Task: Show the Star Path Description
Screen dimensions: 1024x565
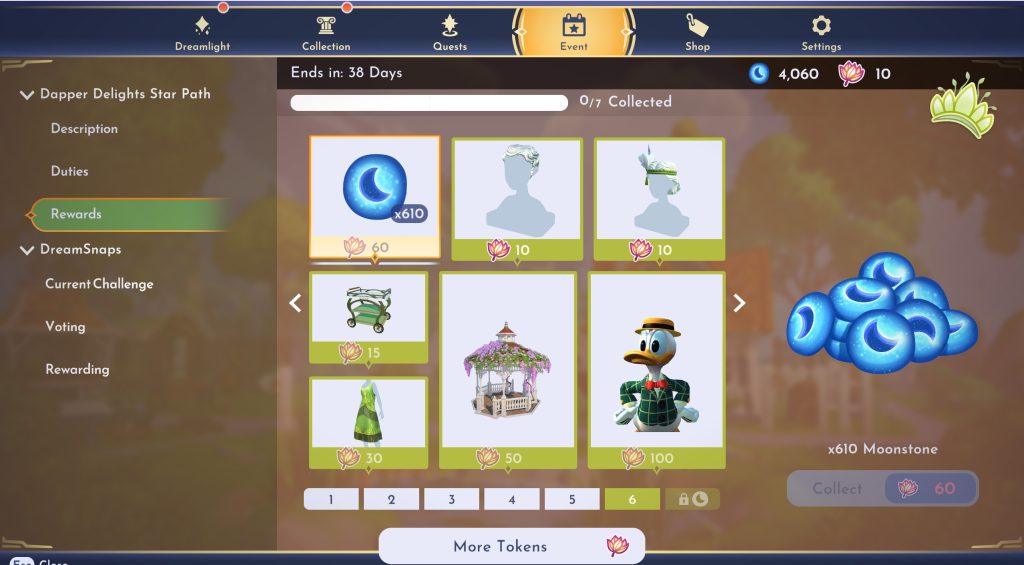Action: [84, 129]
